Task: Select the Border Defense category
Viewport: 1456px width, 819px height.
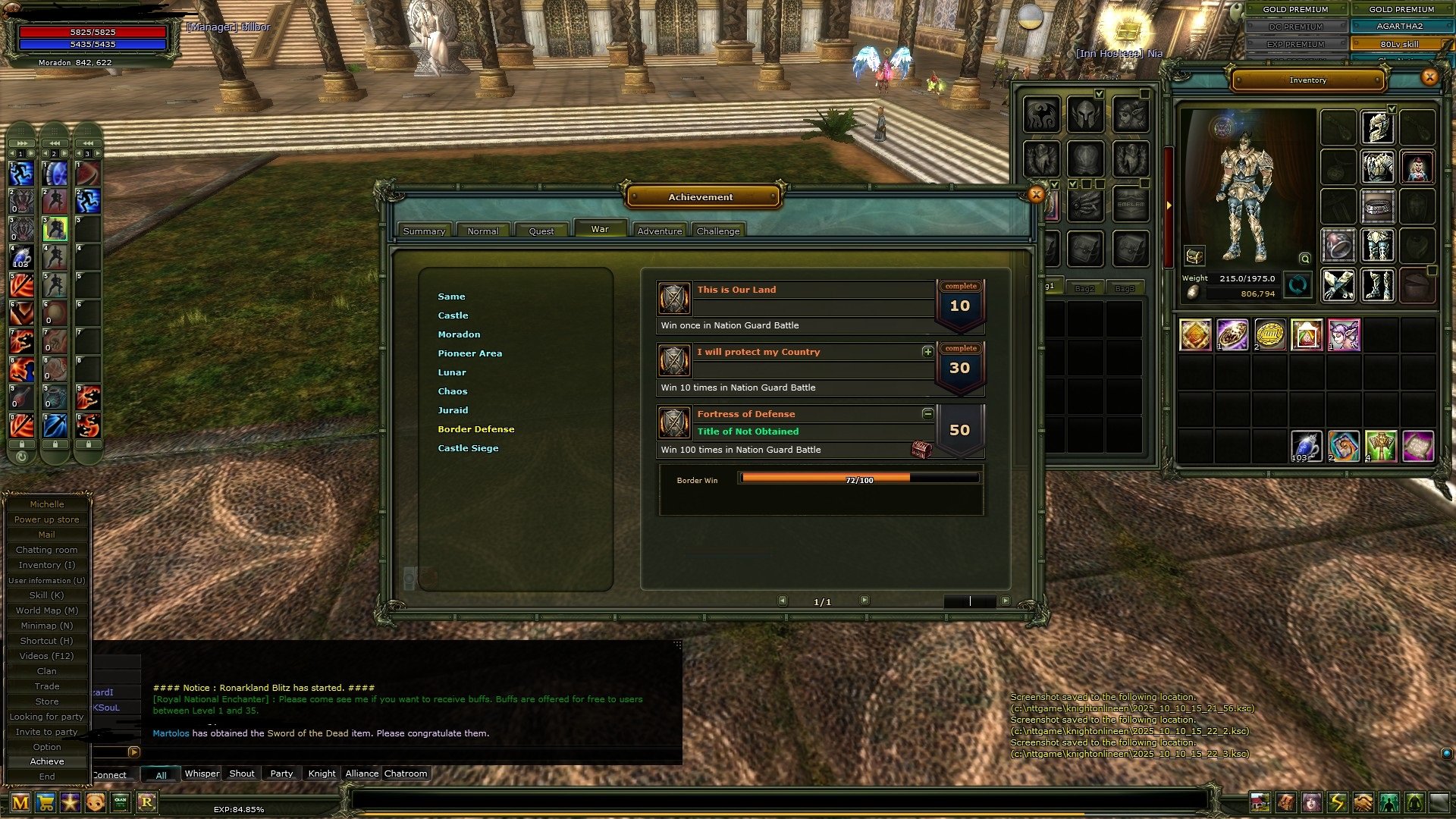Action: pos(475,429)
